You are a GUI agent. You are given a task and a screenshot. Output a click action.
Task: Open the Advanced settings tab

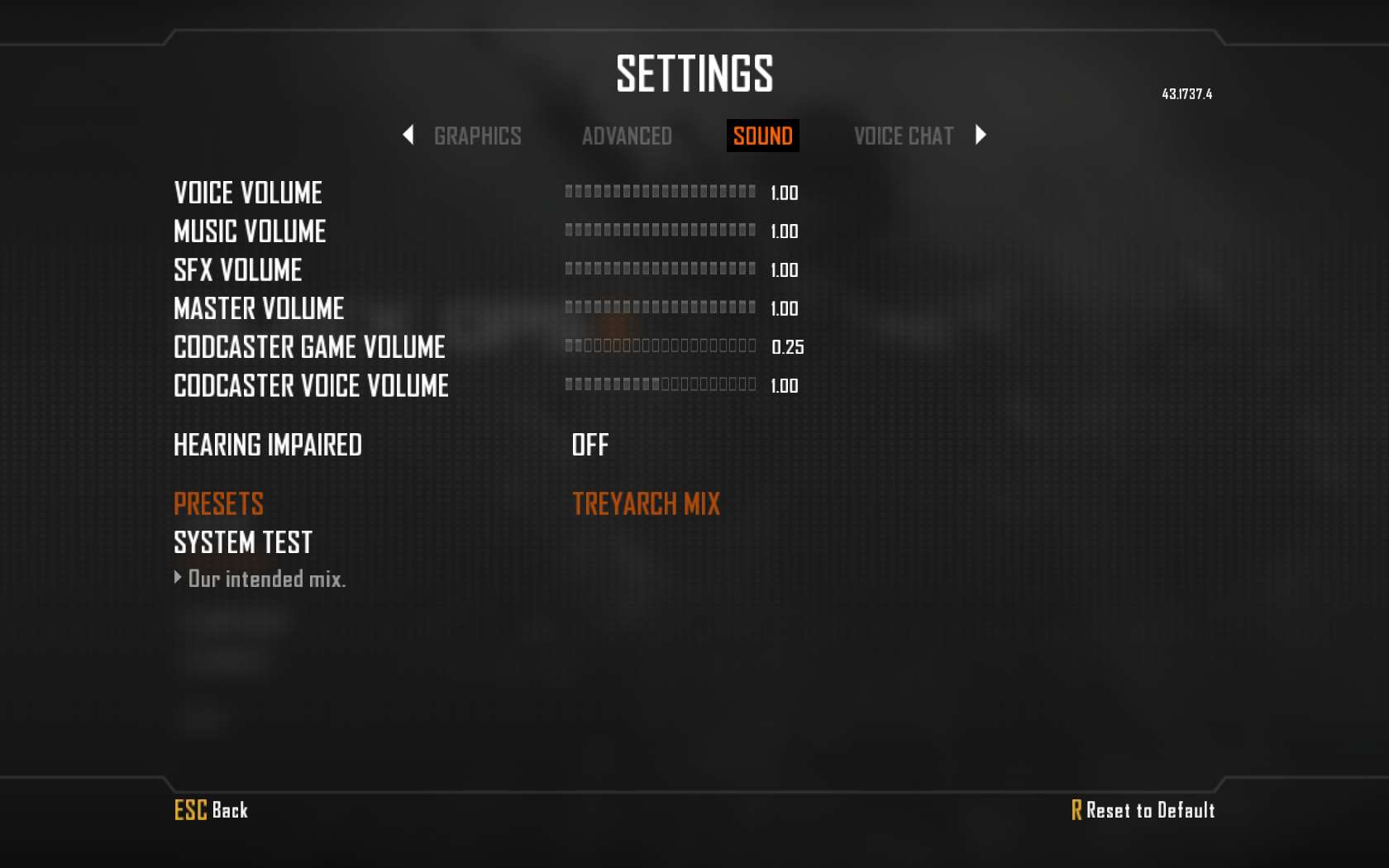click(627, 136)
